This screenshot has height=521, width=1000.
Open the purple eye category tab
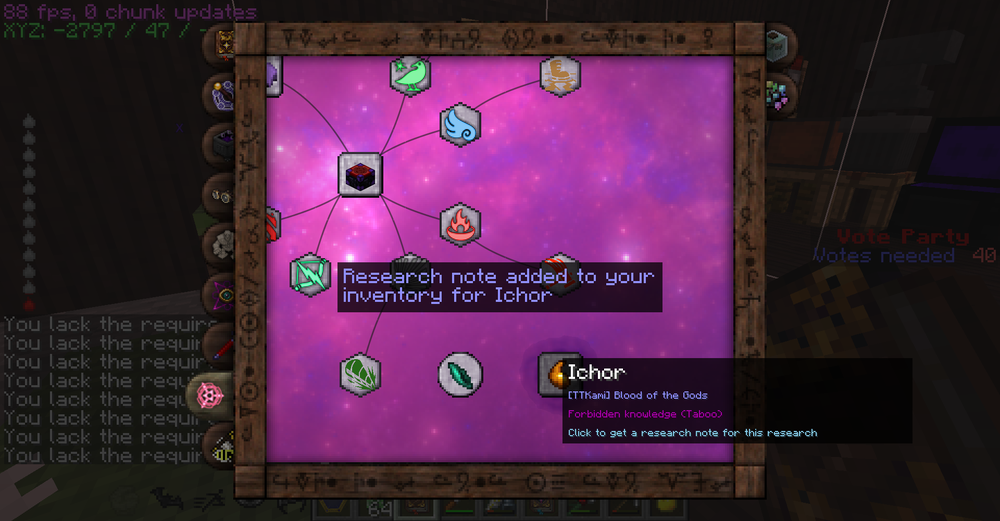[x=218, y=295]
